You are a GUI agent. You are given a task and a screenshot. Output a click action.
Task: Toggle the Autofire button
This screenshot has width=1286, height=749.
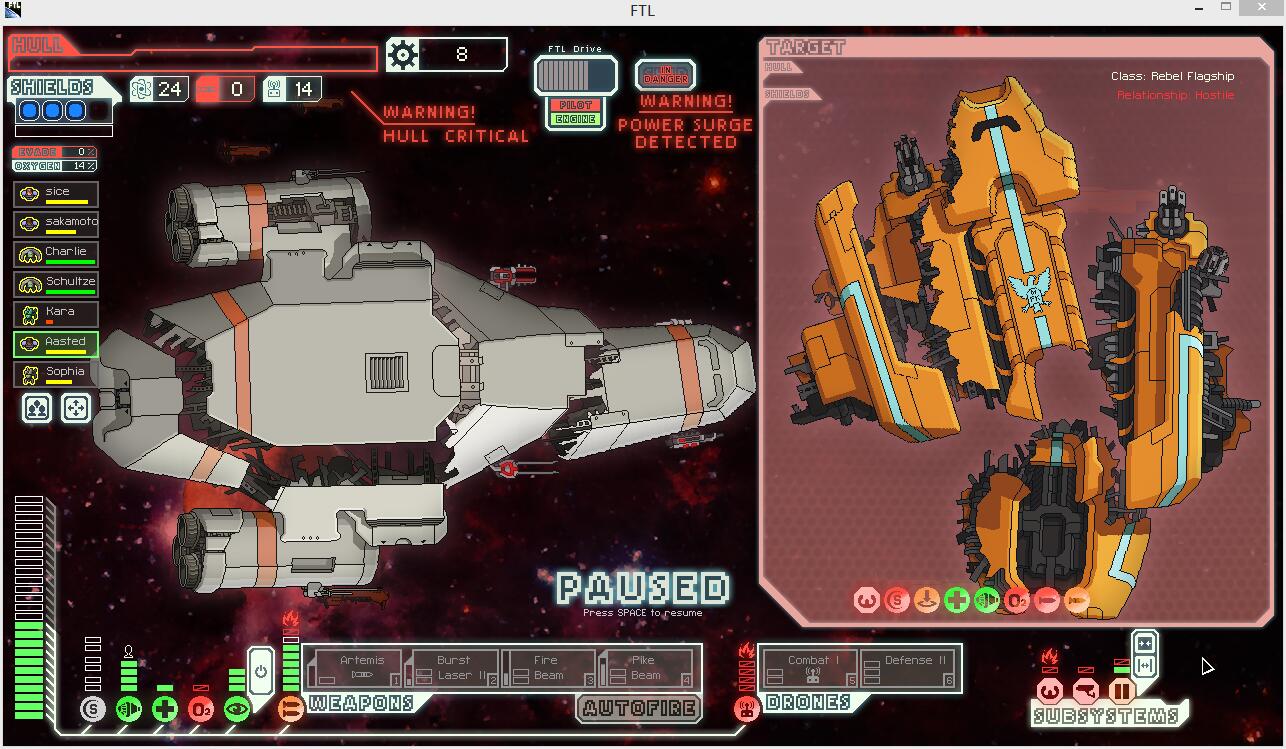[640, 710]
